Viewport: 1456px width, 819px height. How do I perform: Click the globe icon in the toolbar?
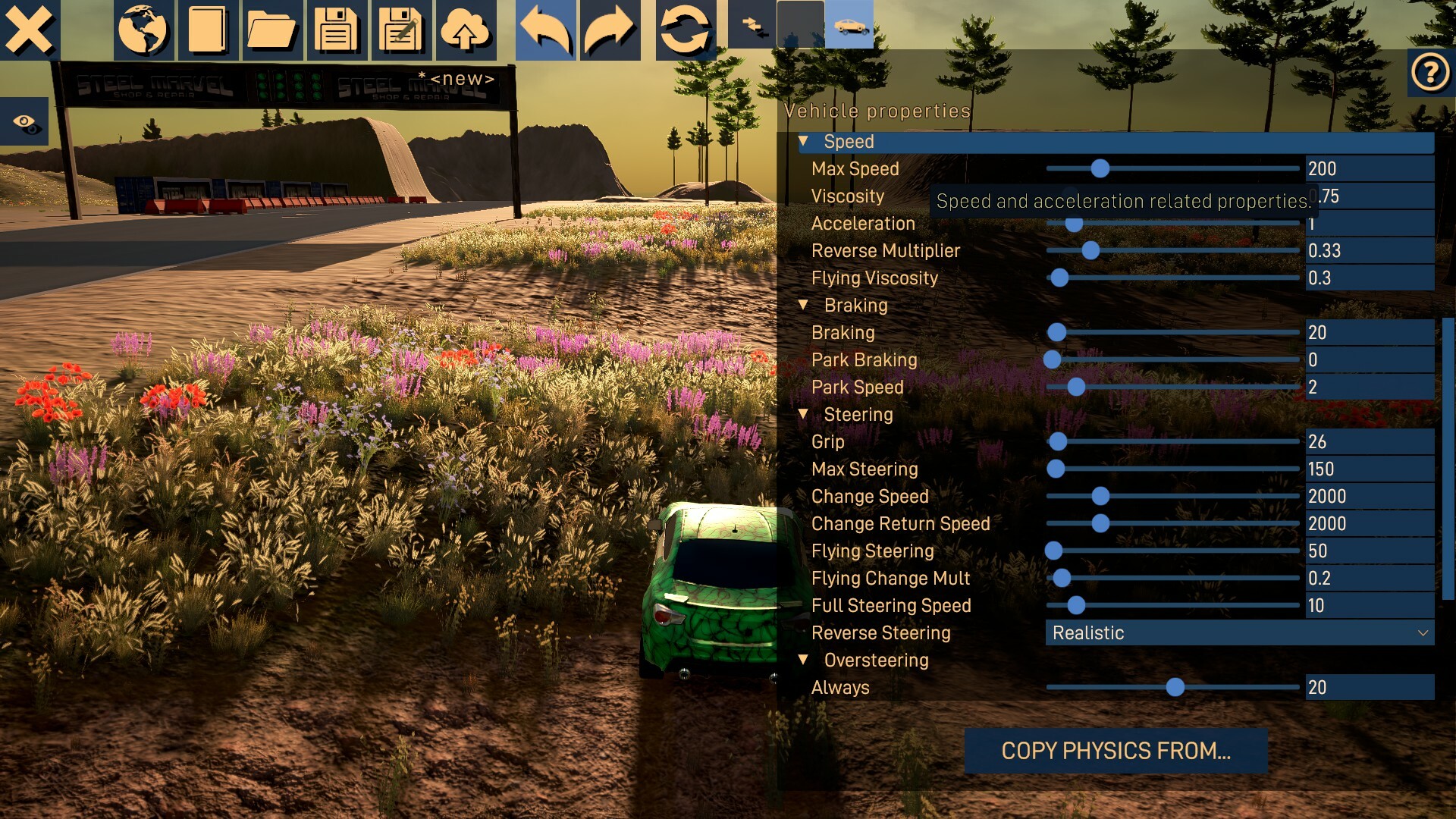pyautogui.click(x=143, y=30)
